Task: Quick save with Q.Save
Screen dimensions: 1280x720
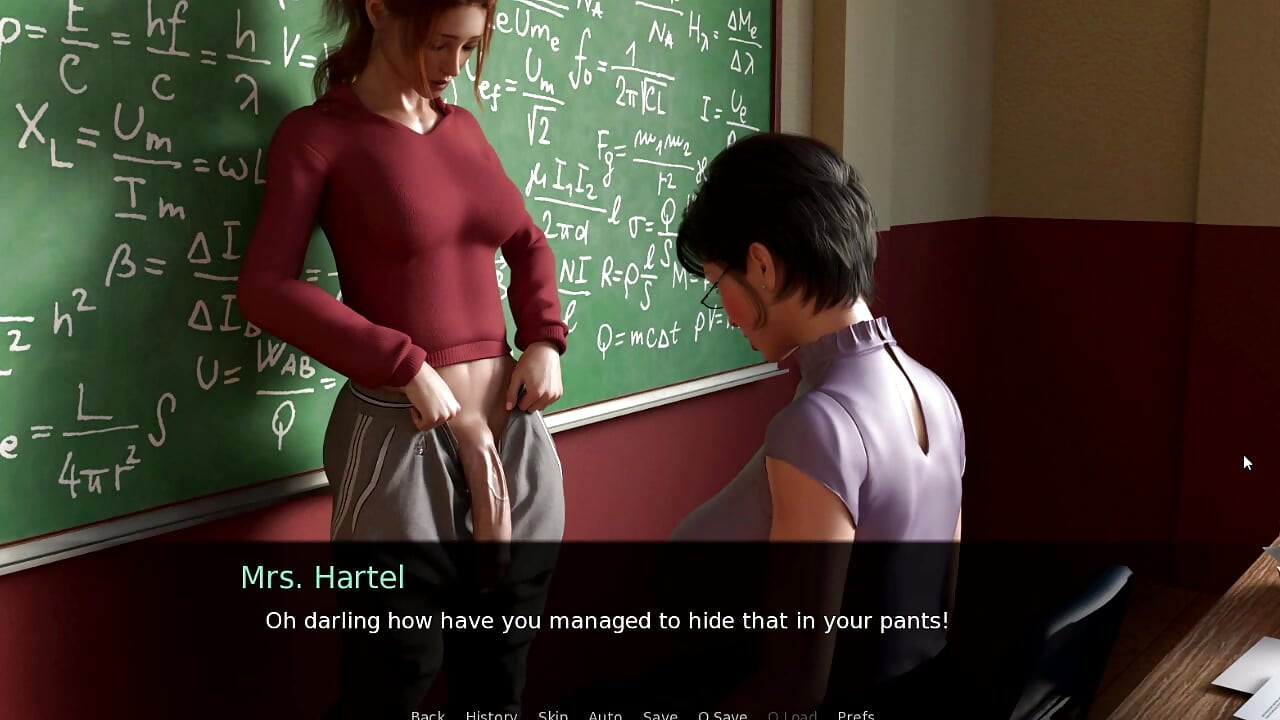Action: coord(722,715)
